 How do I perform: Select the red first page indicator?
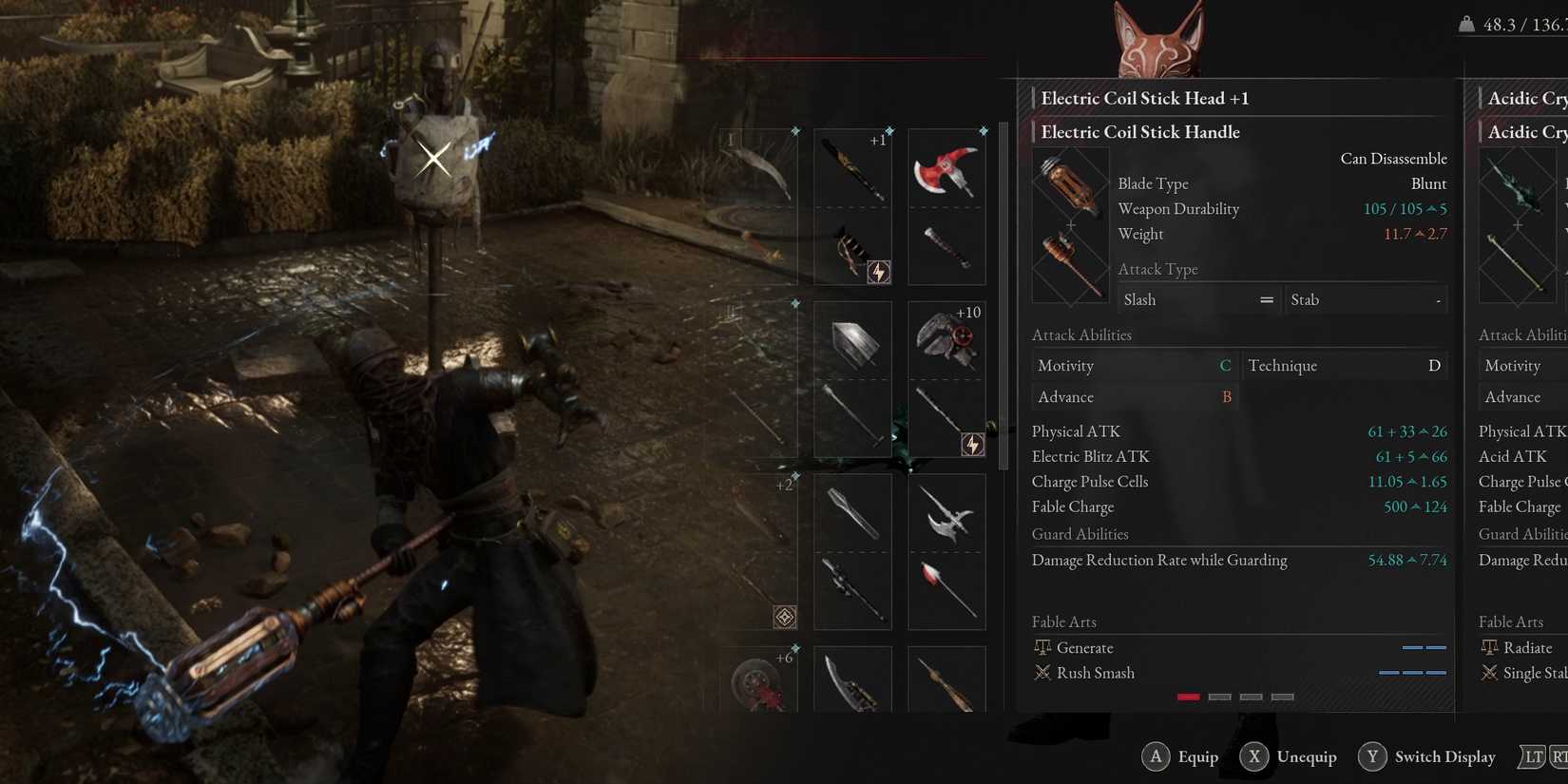tap(1188, 697)
